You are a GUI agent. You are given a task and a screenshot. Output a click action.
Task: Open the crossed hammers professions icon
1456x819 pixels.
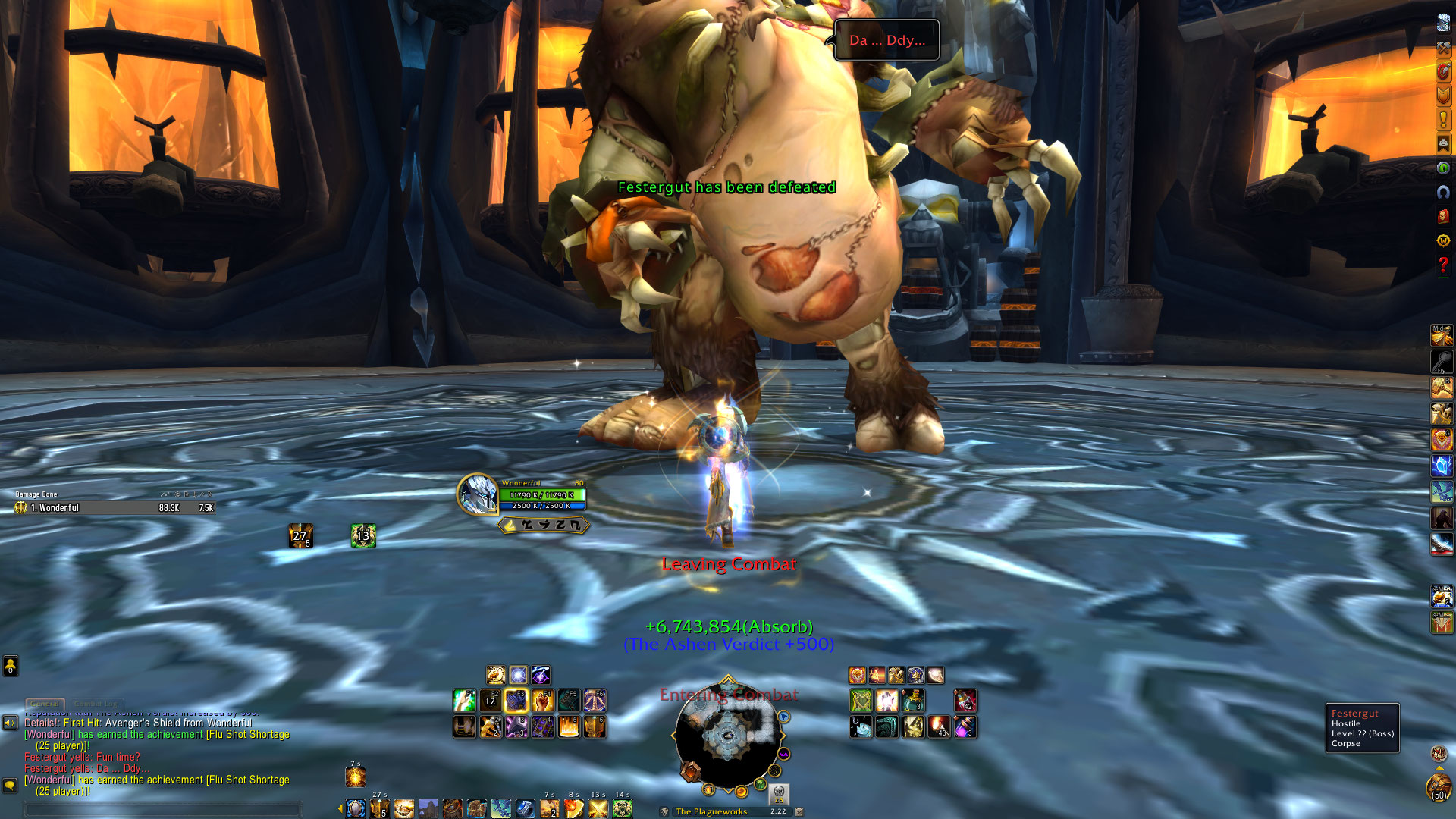click(1443, 47)
